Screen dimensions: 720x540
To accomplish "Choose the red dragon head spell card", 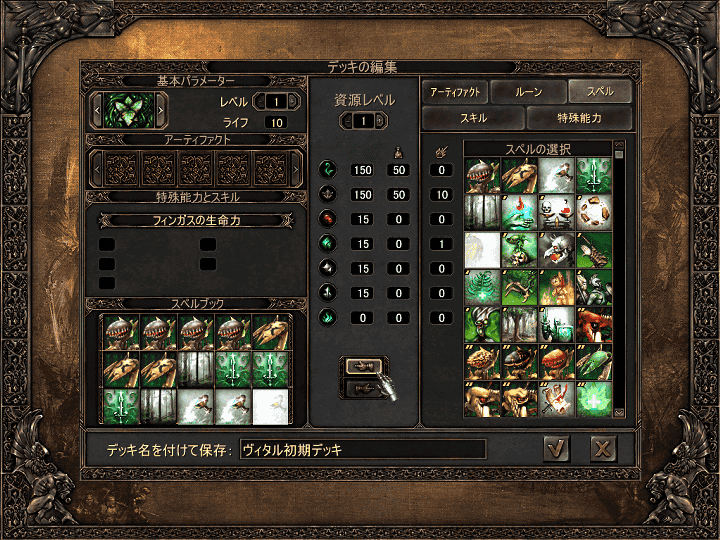I will (x=595, y=323).
